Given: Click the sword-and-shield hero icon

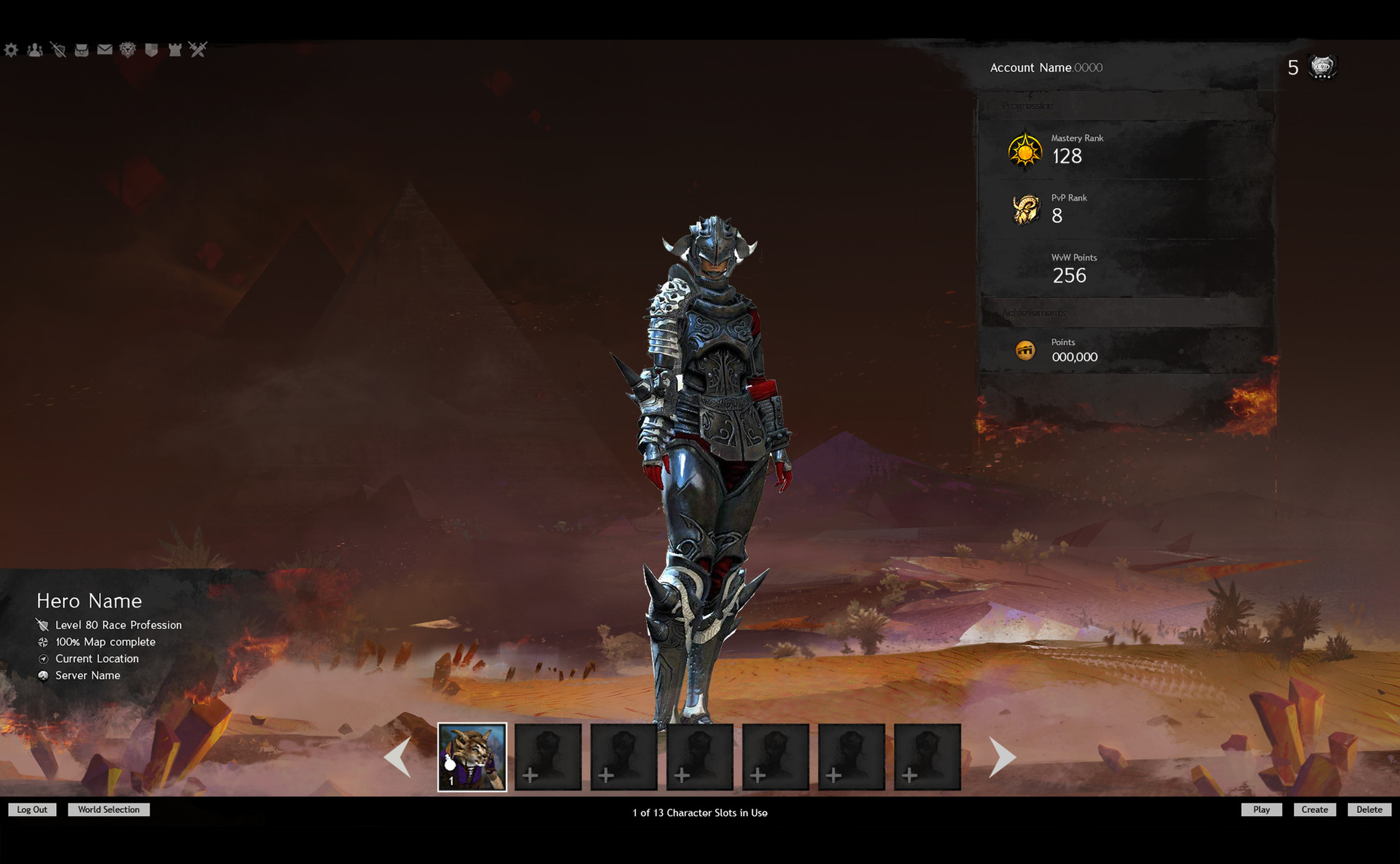Looking at the screenshot, I should pyautogui.click(x=58, y=50).
